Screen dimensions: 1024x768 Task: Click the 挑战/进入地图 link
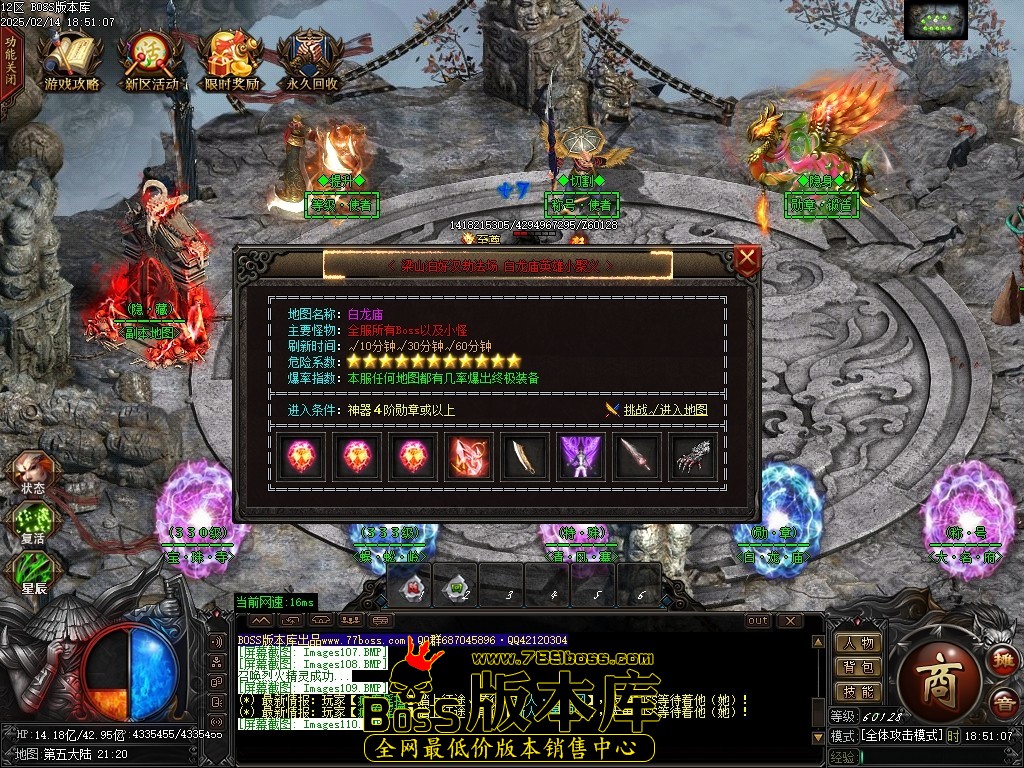tap(665, 410)
